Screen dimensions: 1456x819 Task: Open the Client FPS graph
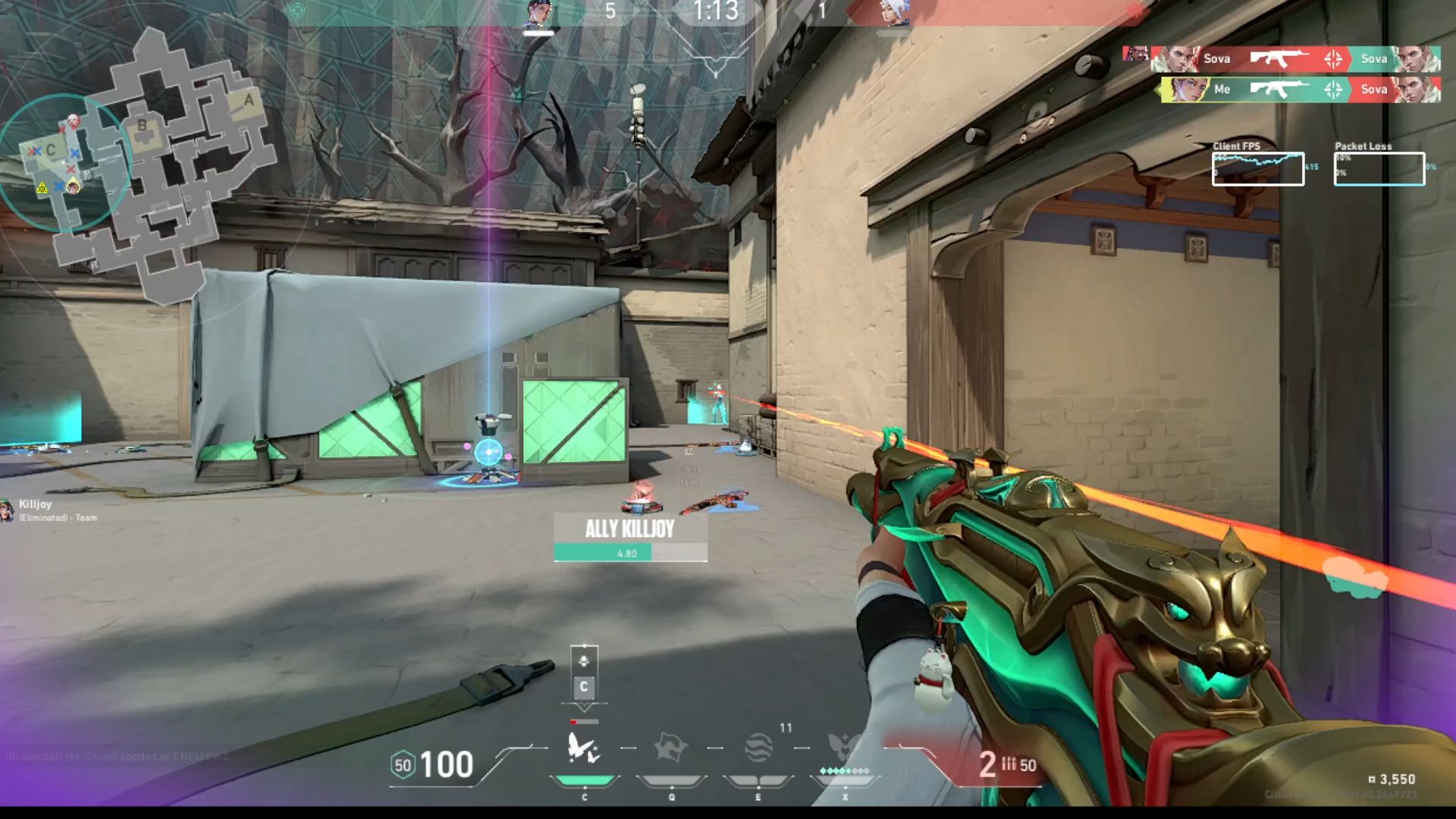pos(1257,168)
